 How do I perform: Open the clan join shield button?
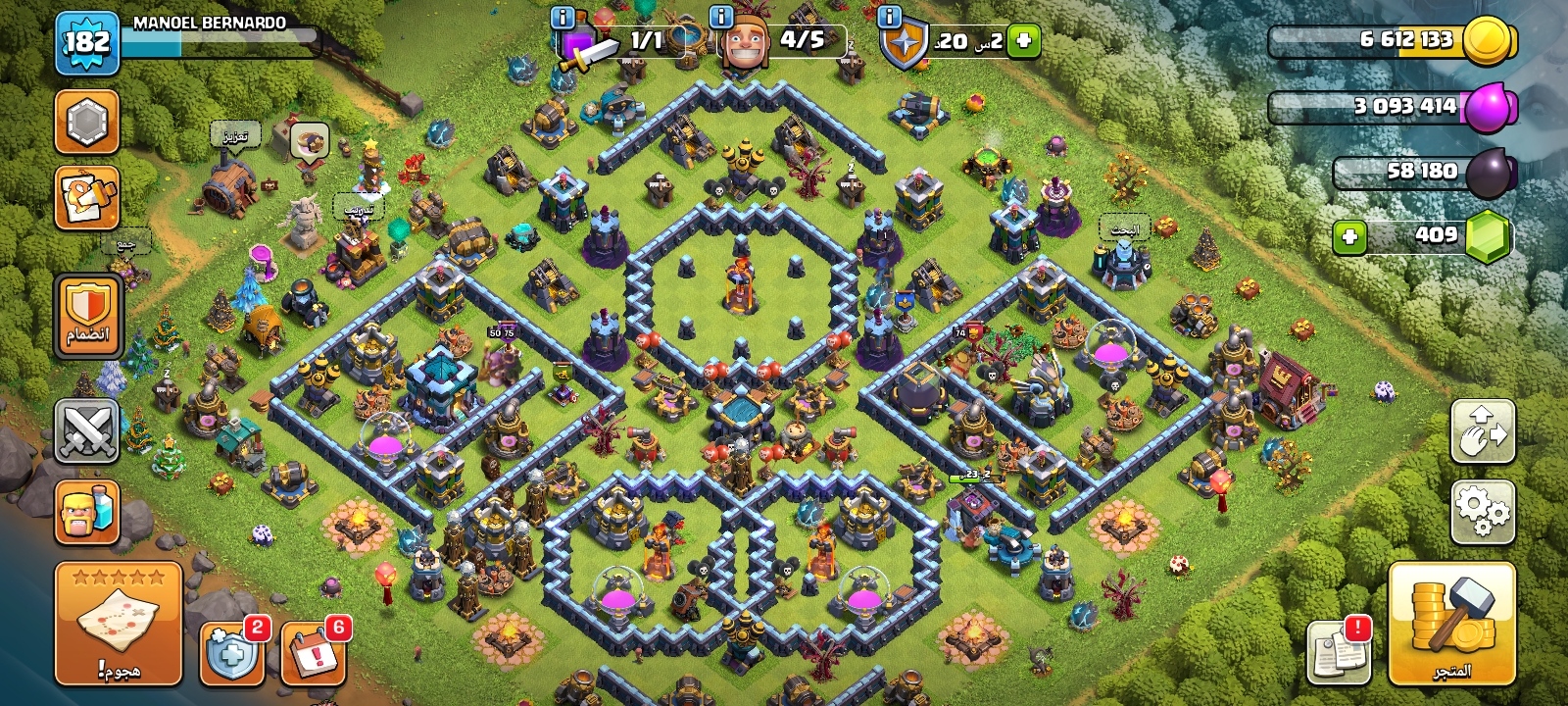tap(87, 316)
